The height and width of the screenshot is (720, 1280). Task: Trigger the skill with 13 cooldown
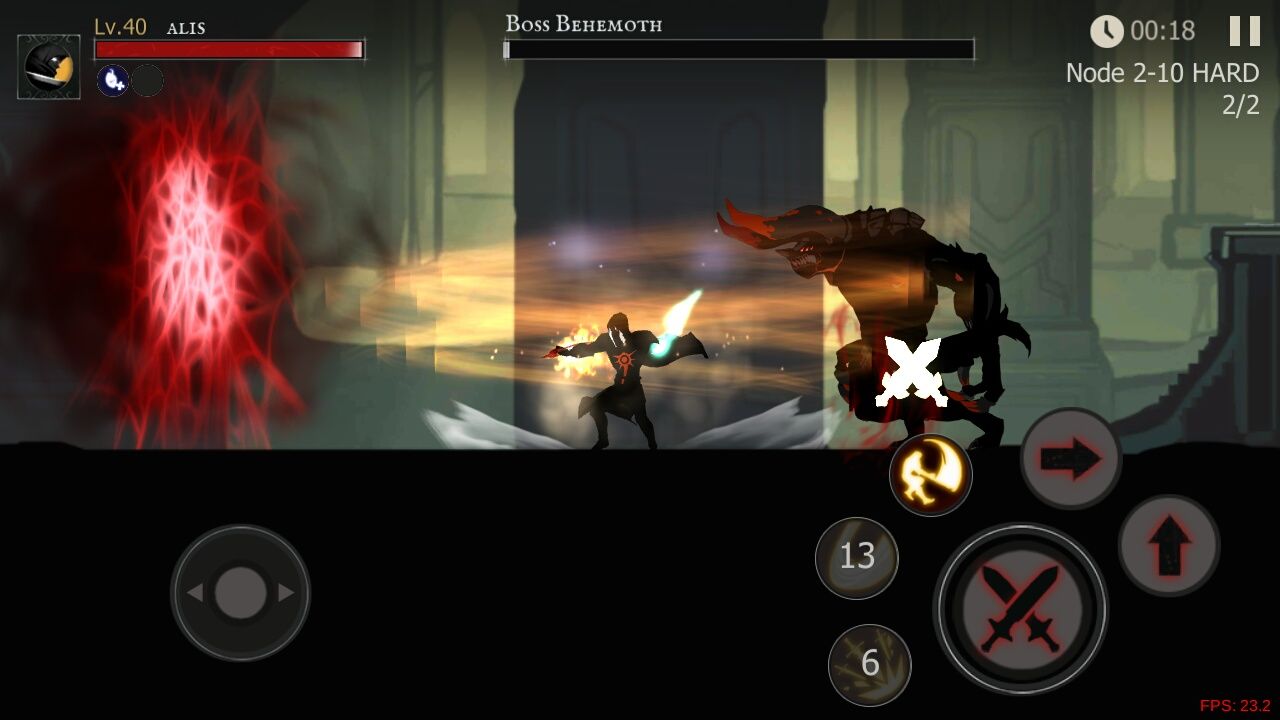coord(857,557)
